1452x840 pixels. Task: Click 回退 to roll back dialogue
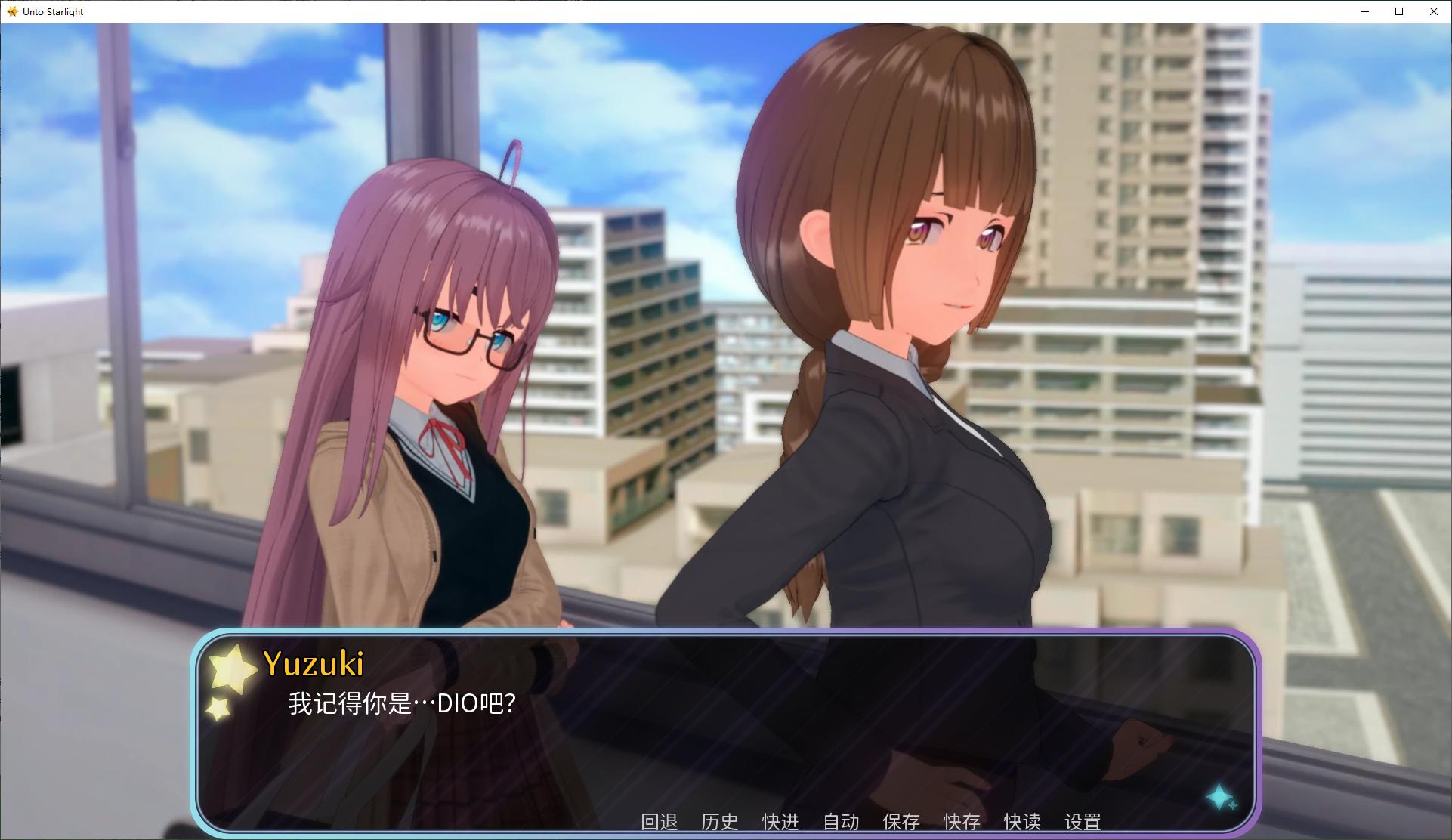click(659, 821)
